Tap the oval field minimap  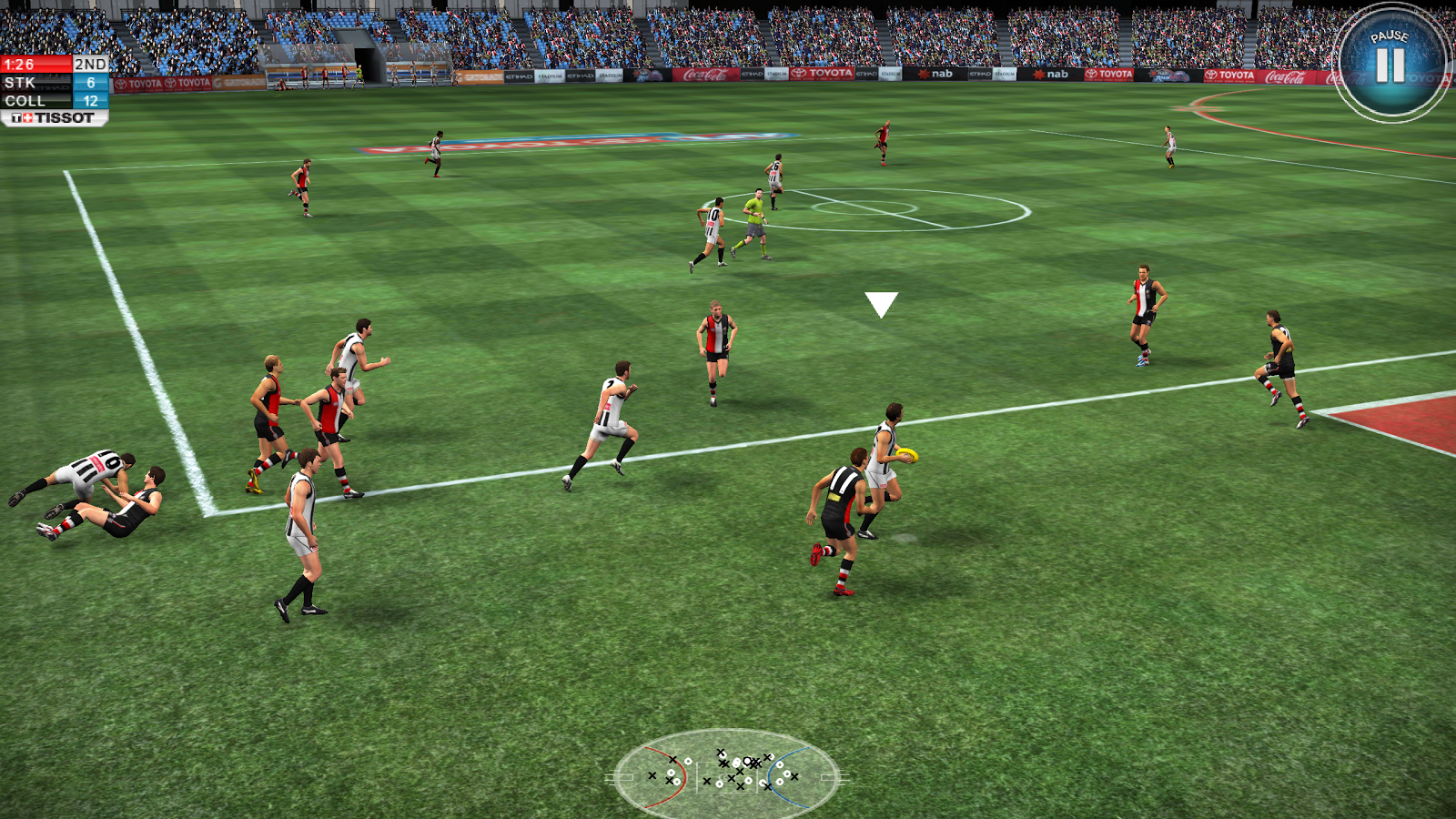point(726,775)
